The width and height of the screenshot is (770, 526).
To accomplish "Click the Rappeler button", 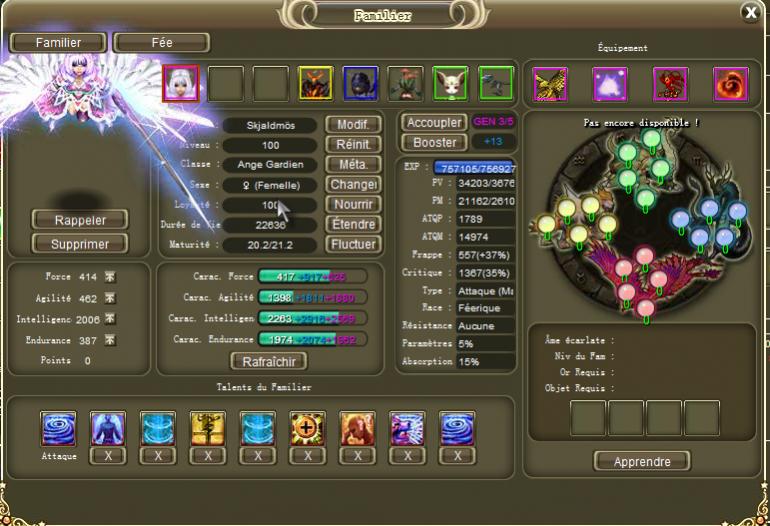I will point(80,220).
